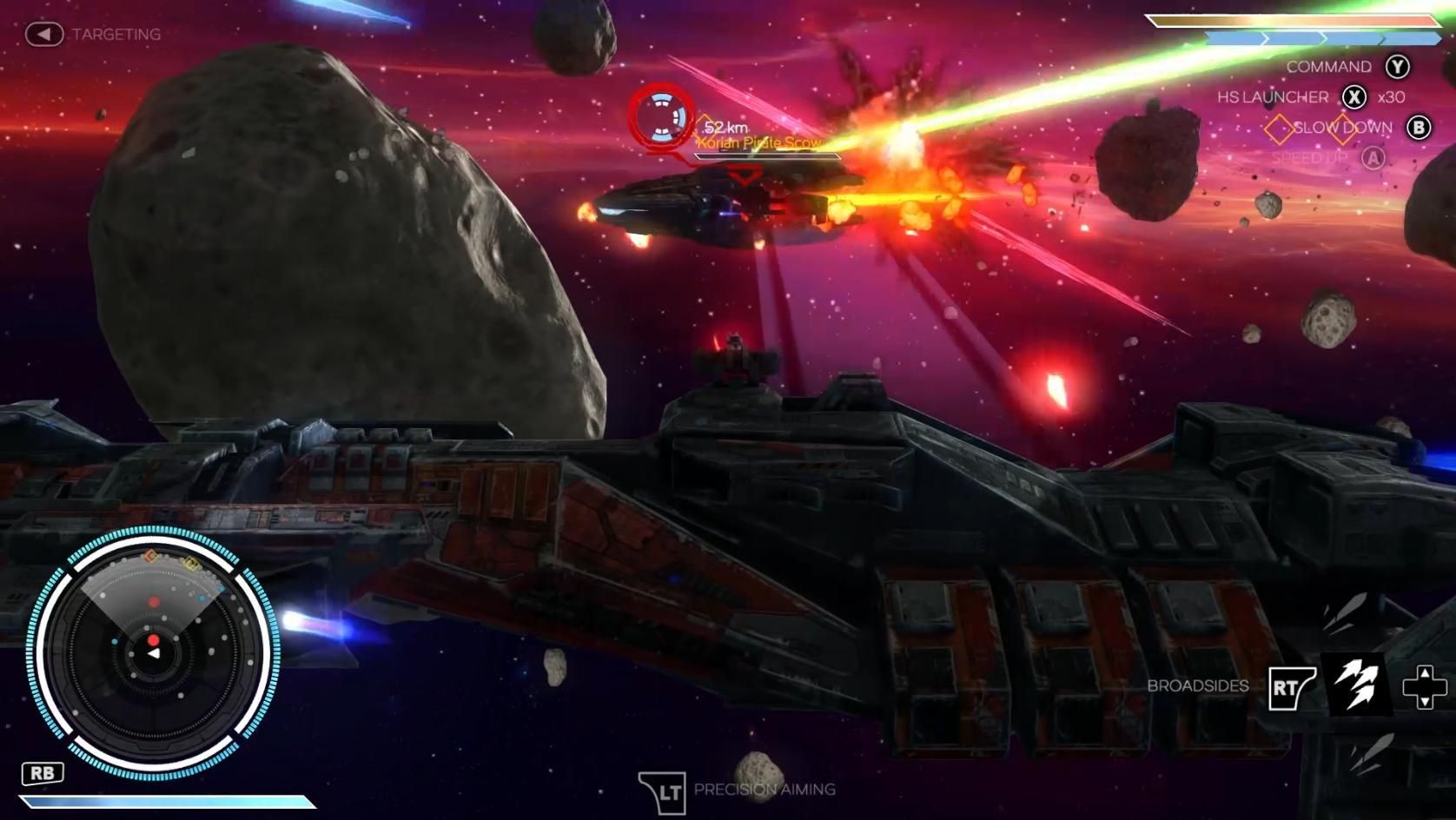The height and width of the screenshot is (820, 1456).
Task: Choose the Slow Down control
Action: [x=1342, y=128]
